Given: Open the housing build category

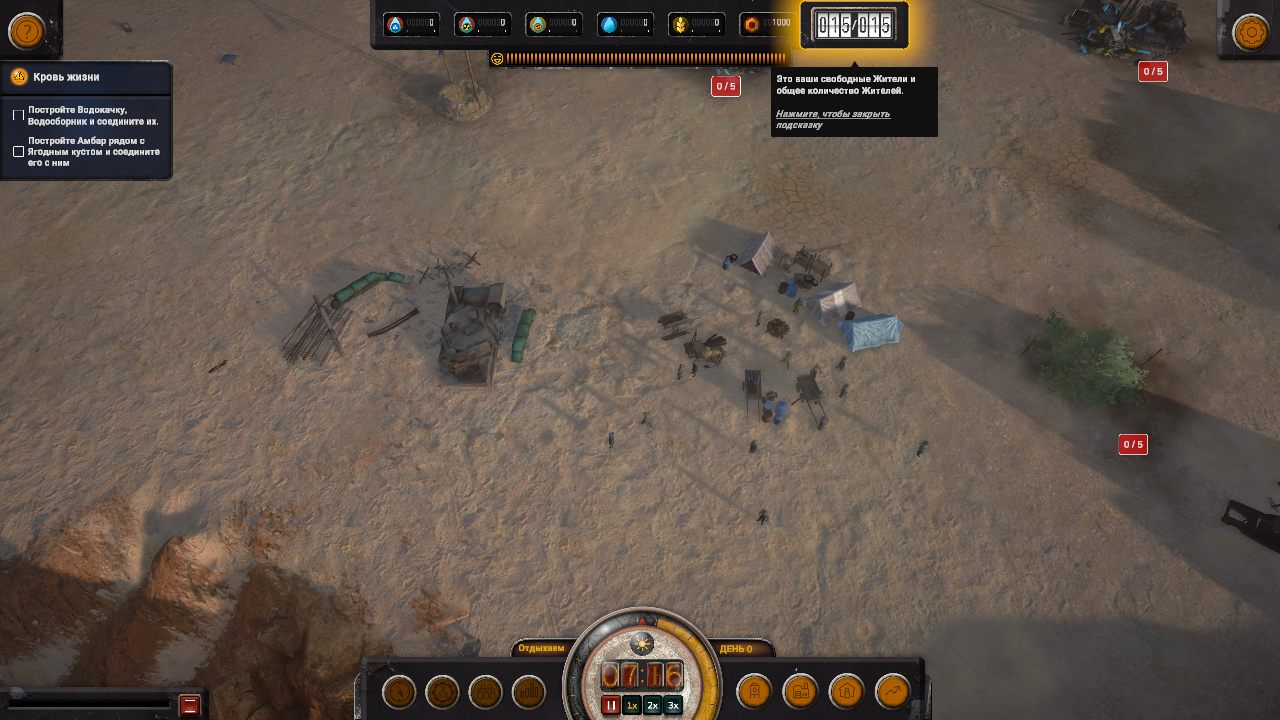Looking at the screenshot, I should [x=846, y=691].
